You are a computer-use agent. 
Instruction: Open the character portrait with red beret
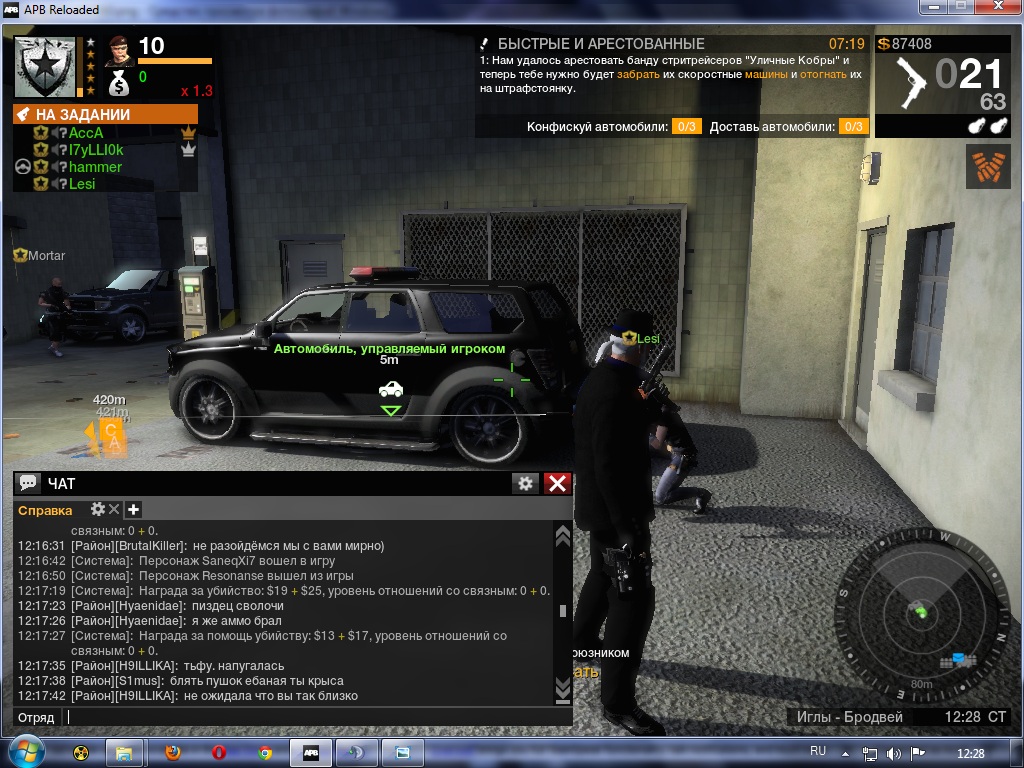pyautogui.click(x=119, y=48)
